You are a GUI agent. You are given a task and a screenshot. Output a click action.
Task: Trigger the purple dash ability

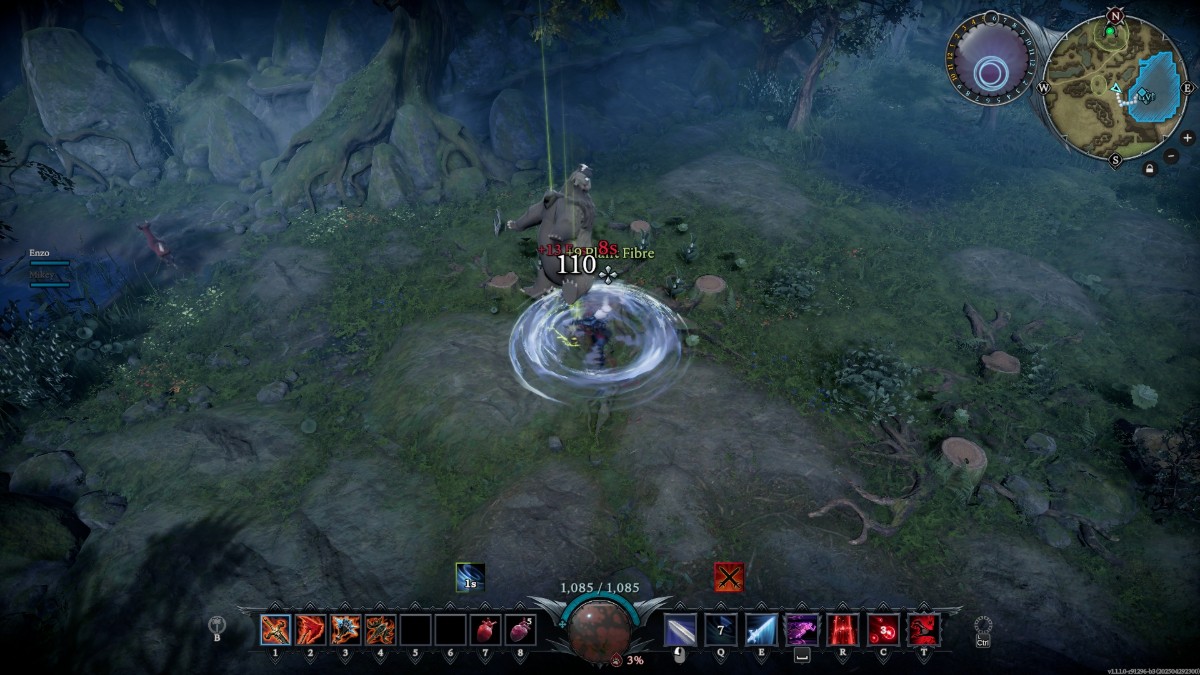(x=801, y=630)
